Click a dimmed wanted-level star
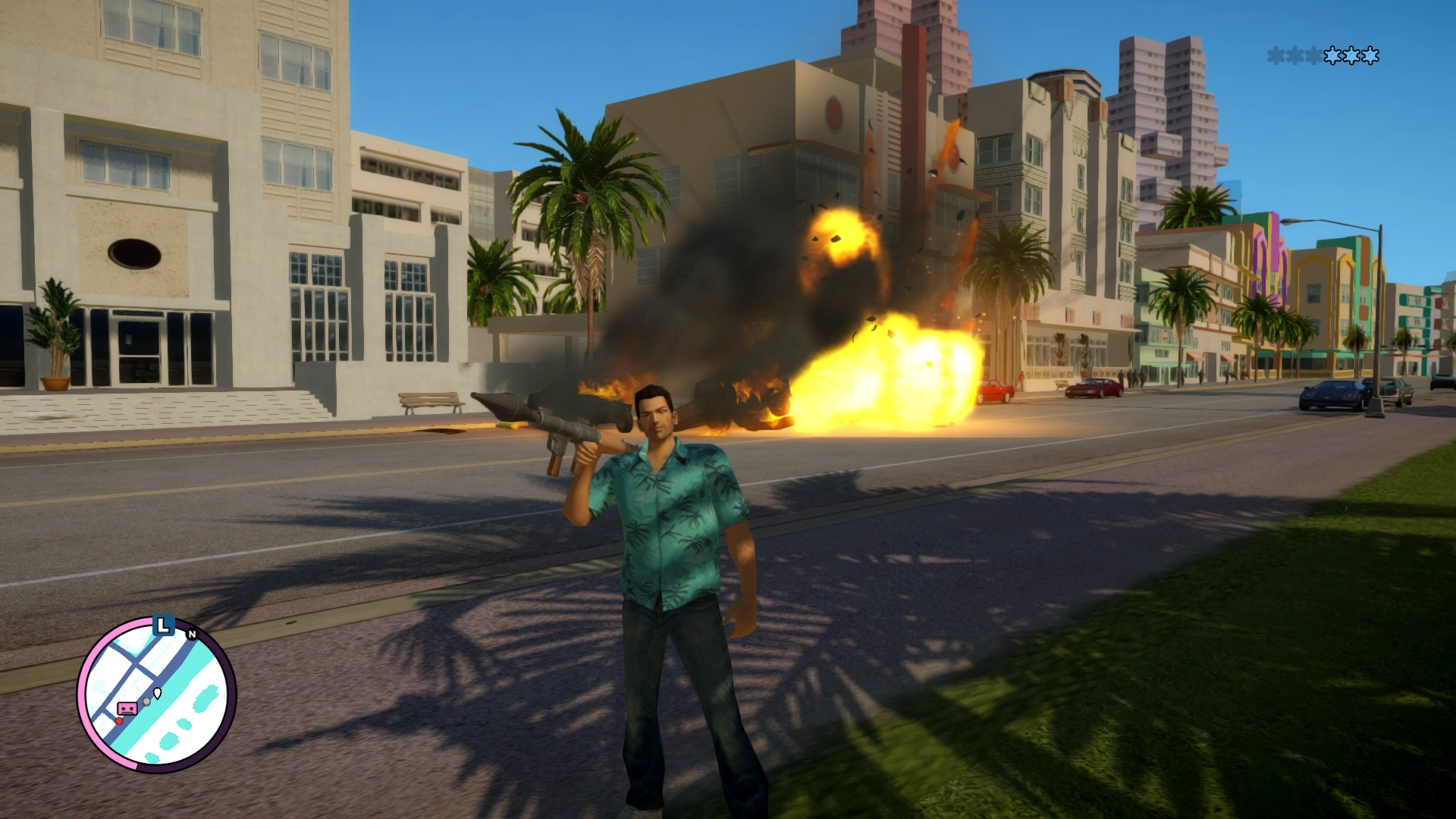The image size is (1456, 819). (1276, 56)
